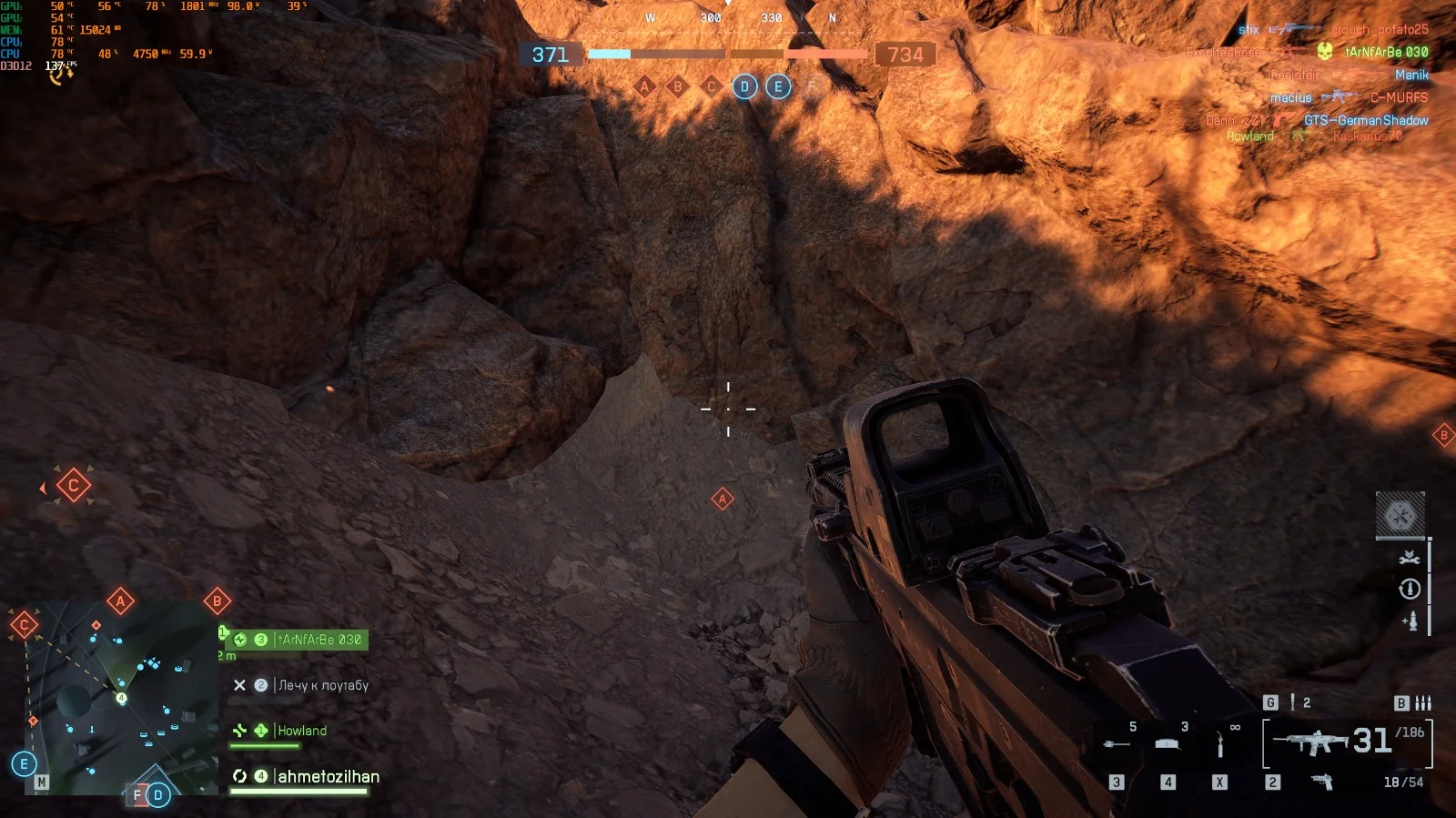Select objective B in the top capture bar
This screenshot has width=1456, height=818.
(677, 87)
